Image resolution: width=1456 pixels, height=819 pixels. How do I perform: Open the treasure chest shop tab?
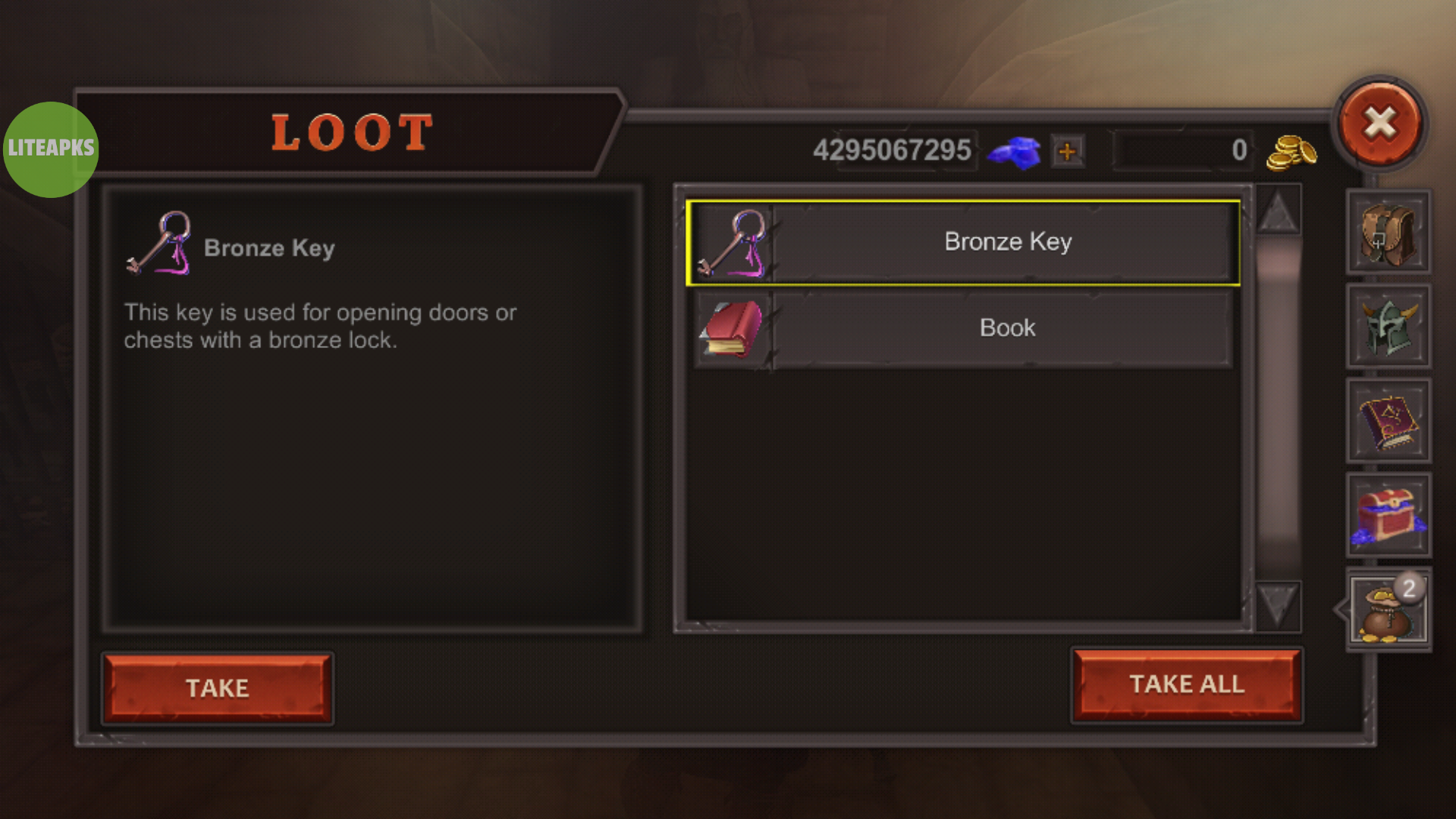click(1388, 515)
